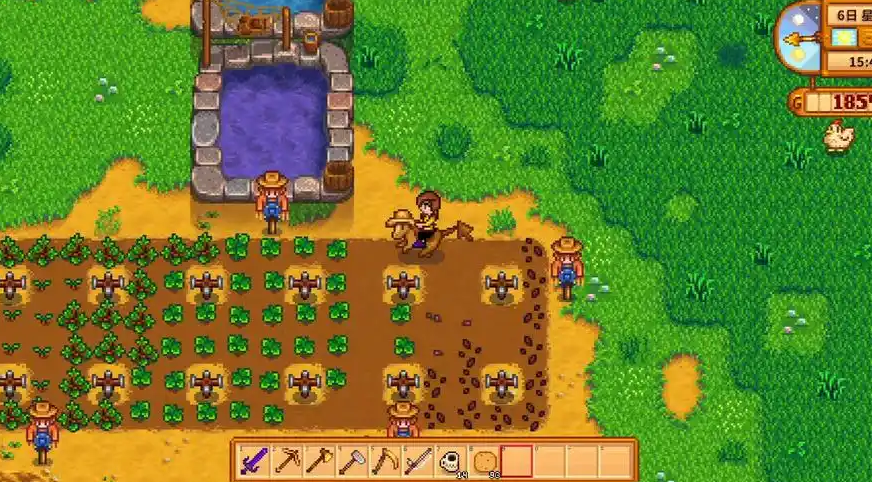This screenshot has height=482, width=872.
Task: Choose the coffee cup item slot
Action: (x=452, y=462)
